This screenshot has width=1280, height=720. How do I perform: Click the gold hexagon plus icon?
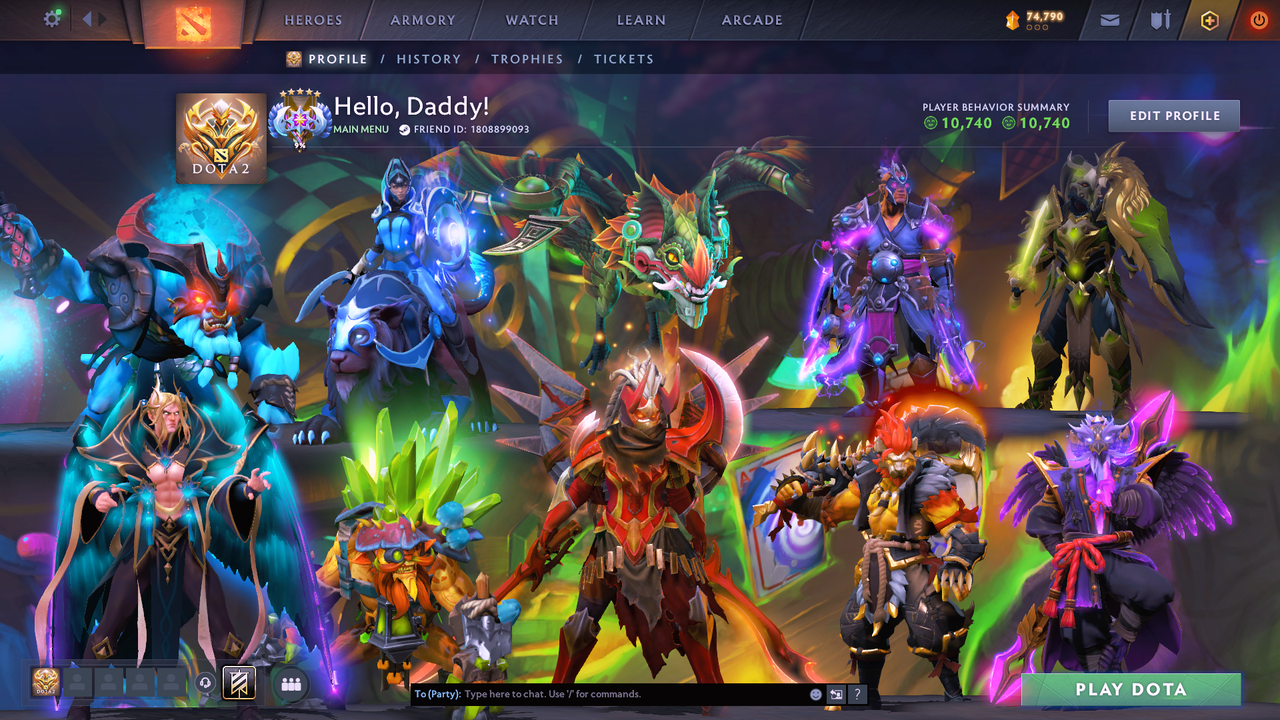tap(1210, 19)
